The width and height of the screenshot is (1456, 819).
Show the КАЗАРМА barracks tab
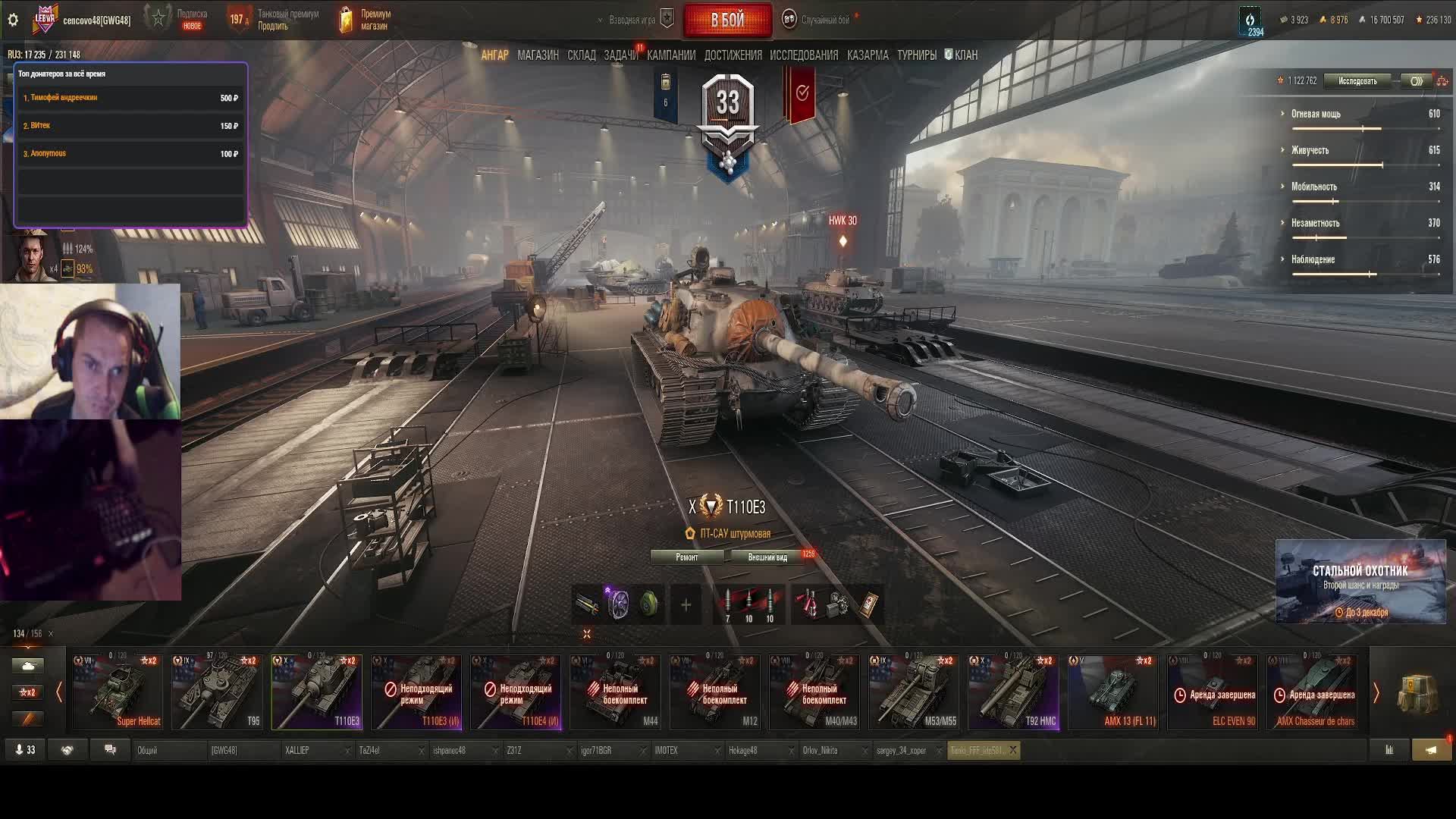tap(868, 55)
